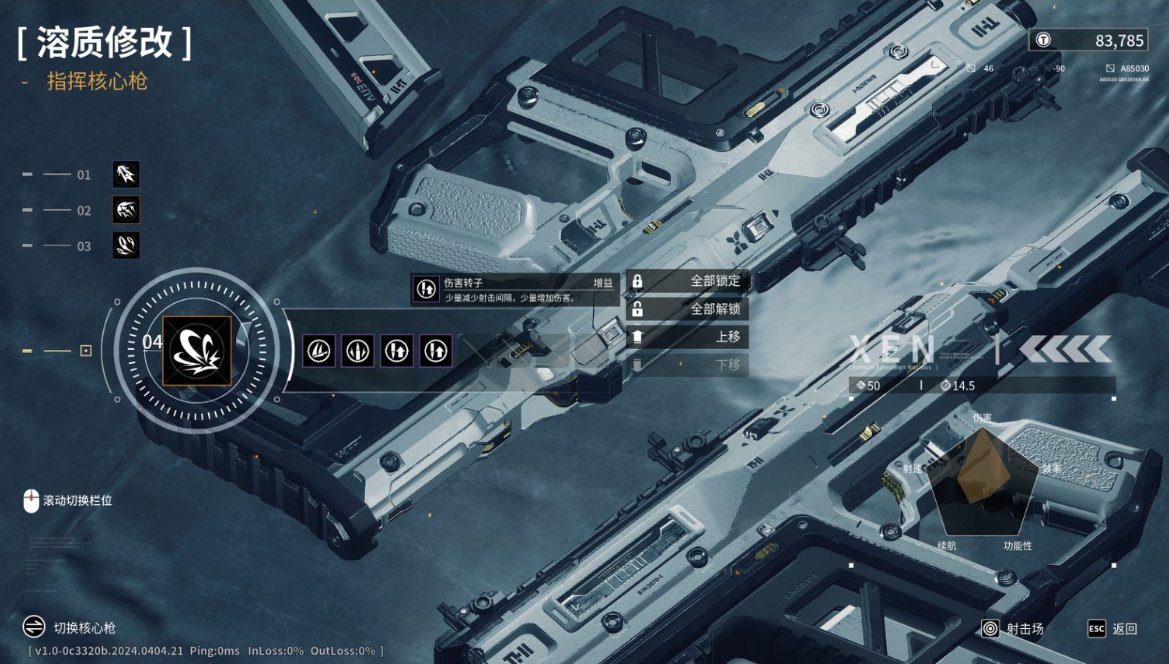Go back with the 返回 button
This screenshot has height=664, width=1169.
click(1113, 629)
